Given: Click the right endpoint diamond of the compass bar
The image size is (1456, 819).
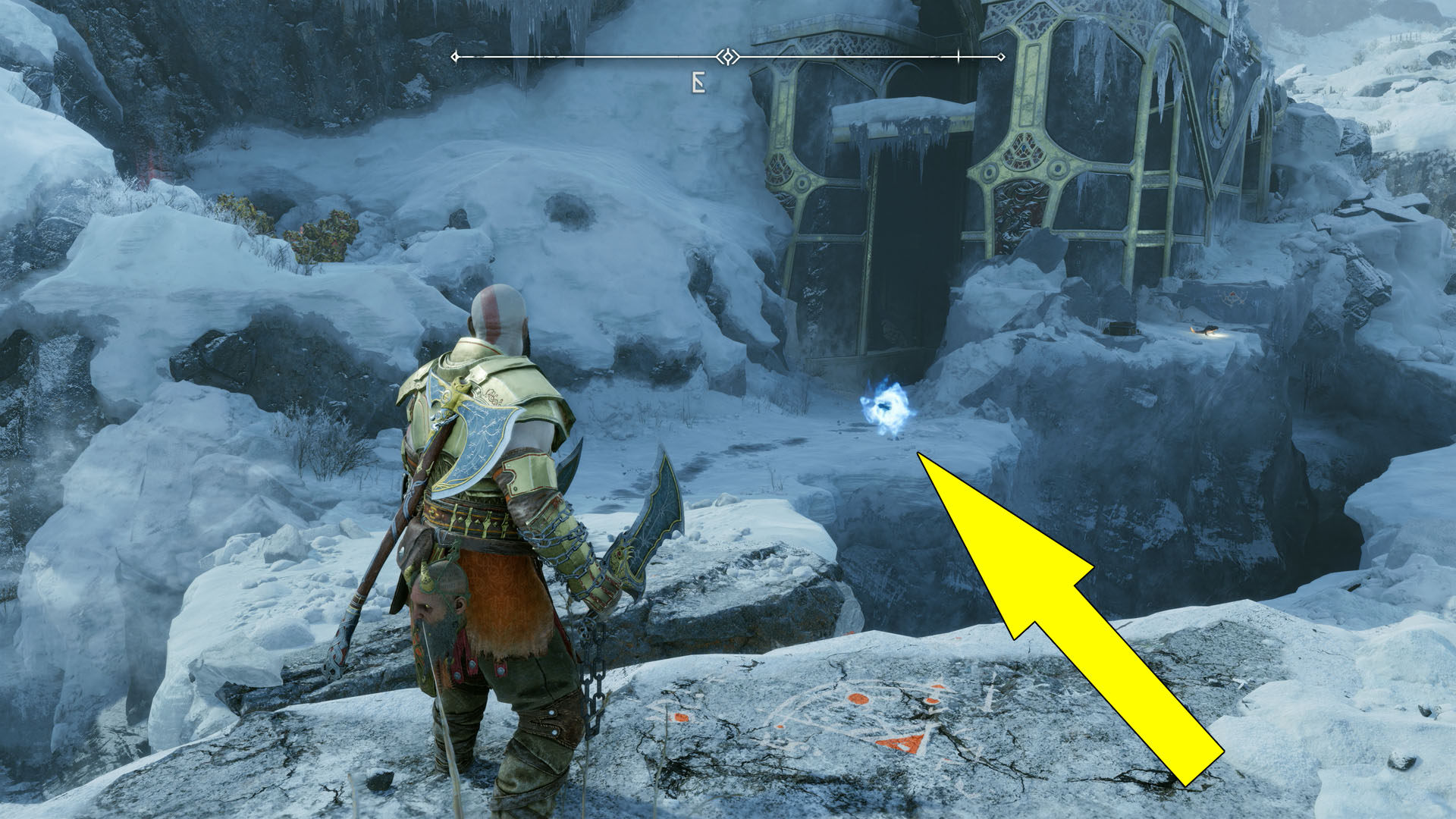Looking at the screenshot, I should click(x=1000, y=55).
